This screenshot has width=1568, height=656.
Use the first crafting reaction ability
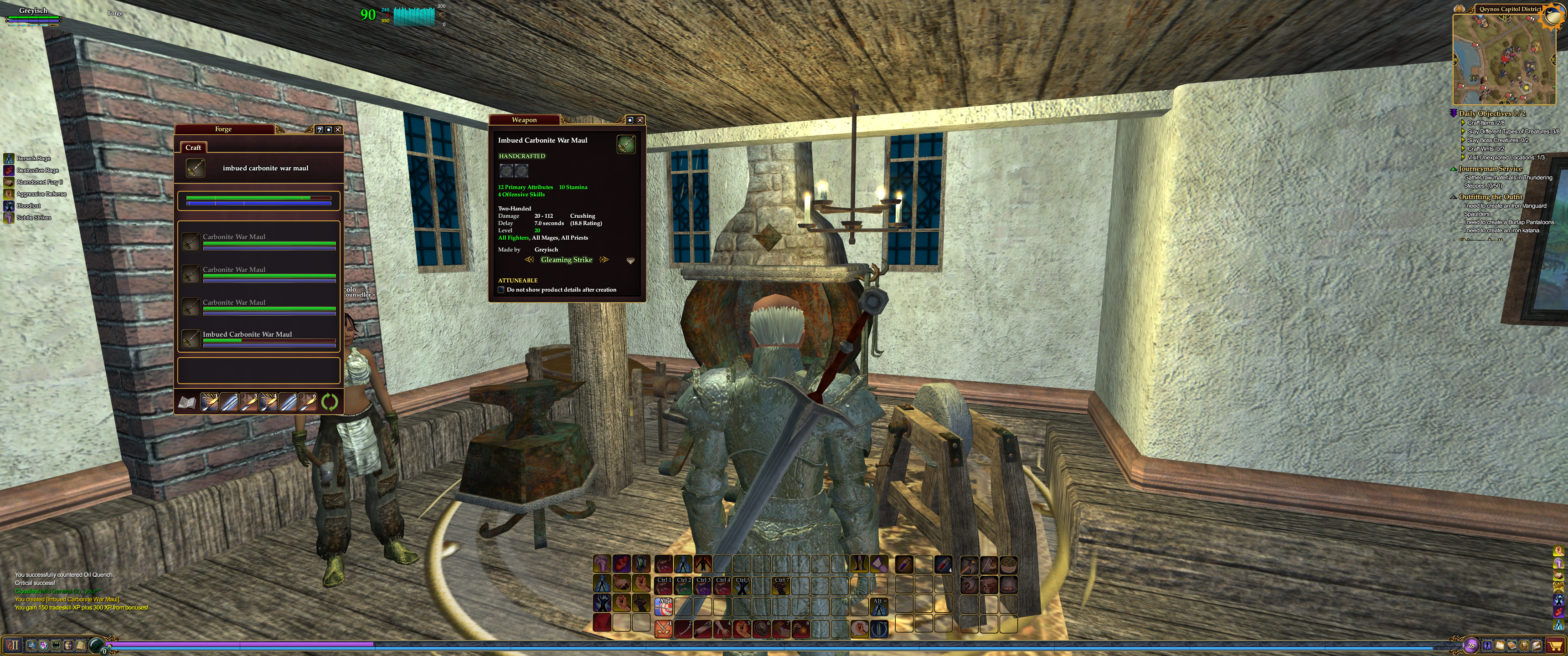pos(209,402)
